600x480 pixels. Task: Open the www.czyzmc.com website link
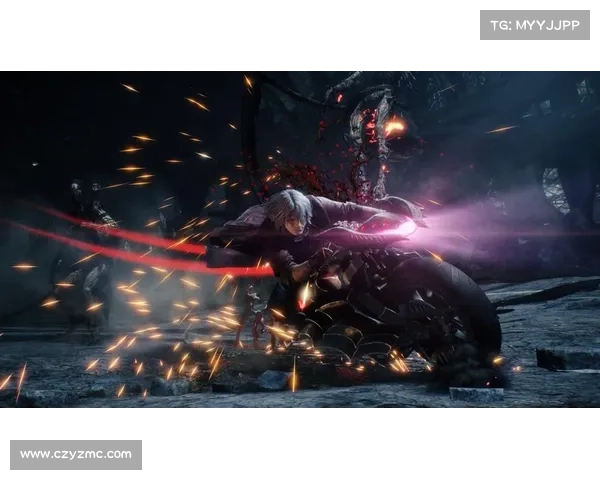pyautogui.click(x=76, y=455)
